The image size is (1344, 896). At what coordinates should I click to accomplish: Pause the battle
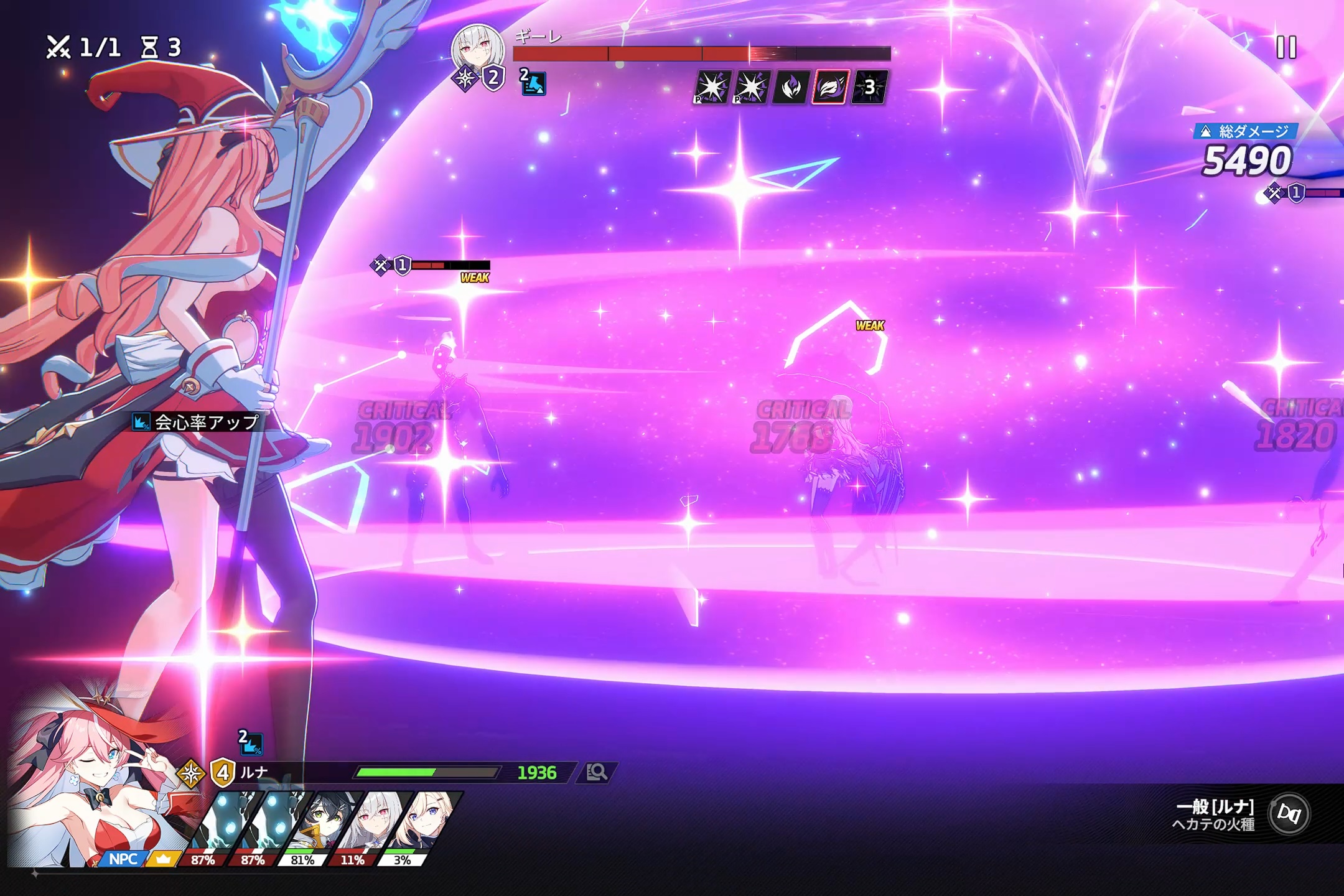tap(1286, 47)
